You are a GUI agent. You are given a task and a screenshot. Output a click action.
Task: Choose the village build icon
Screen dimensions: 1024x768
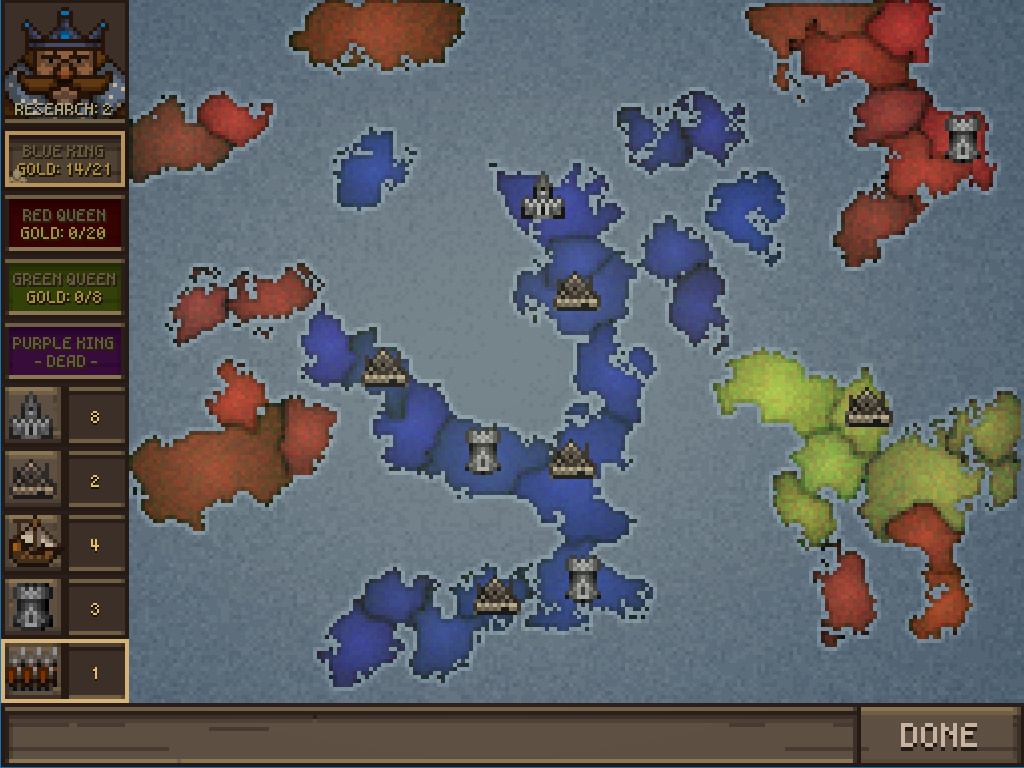tap(31, 480)
